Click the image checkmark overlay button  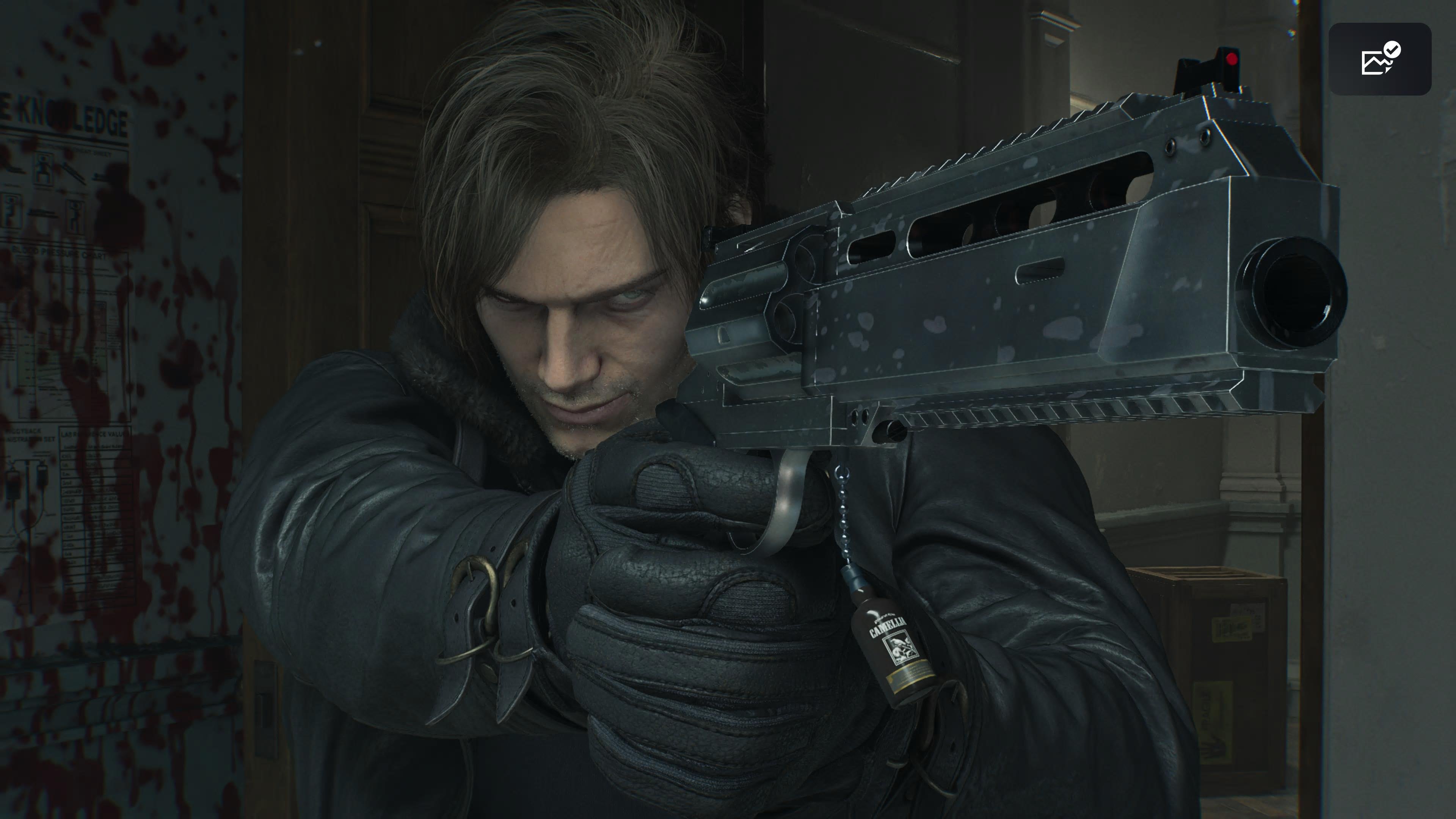coord(1379,59)
